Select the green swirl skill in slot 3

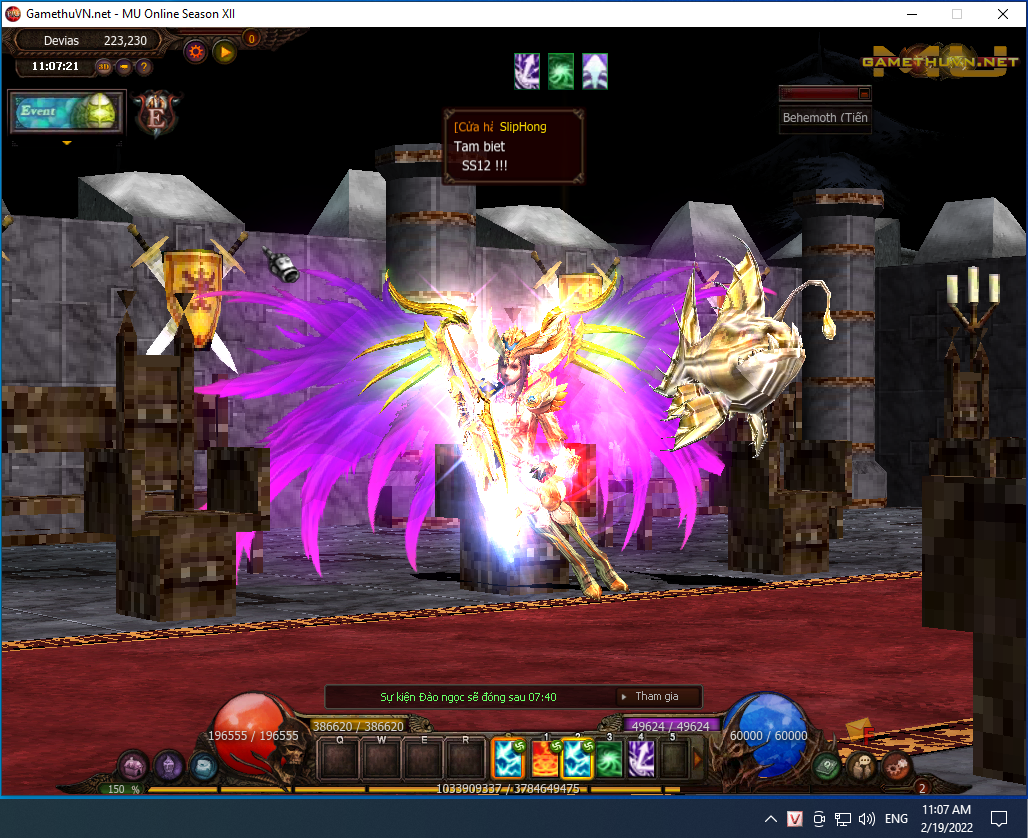click(610, 759)
